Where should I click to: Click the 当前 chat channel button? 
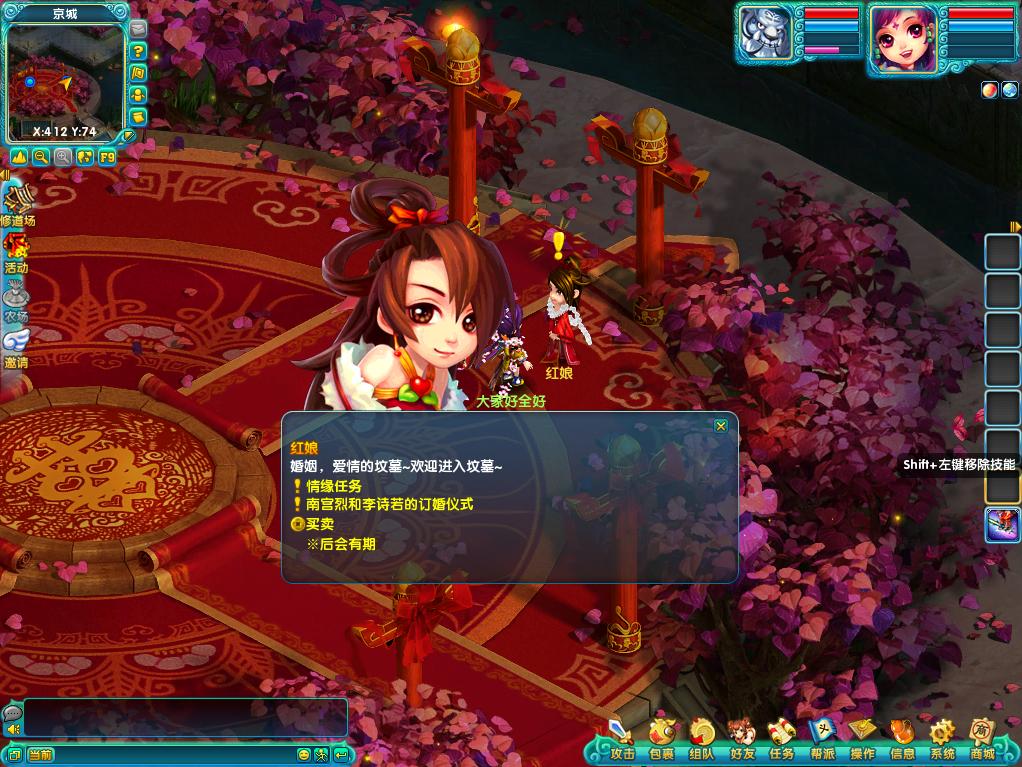(40, 754)
